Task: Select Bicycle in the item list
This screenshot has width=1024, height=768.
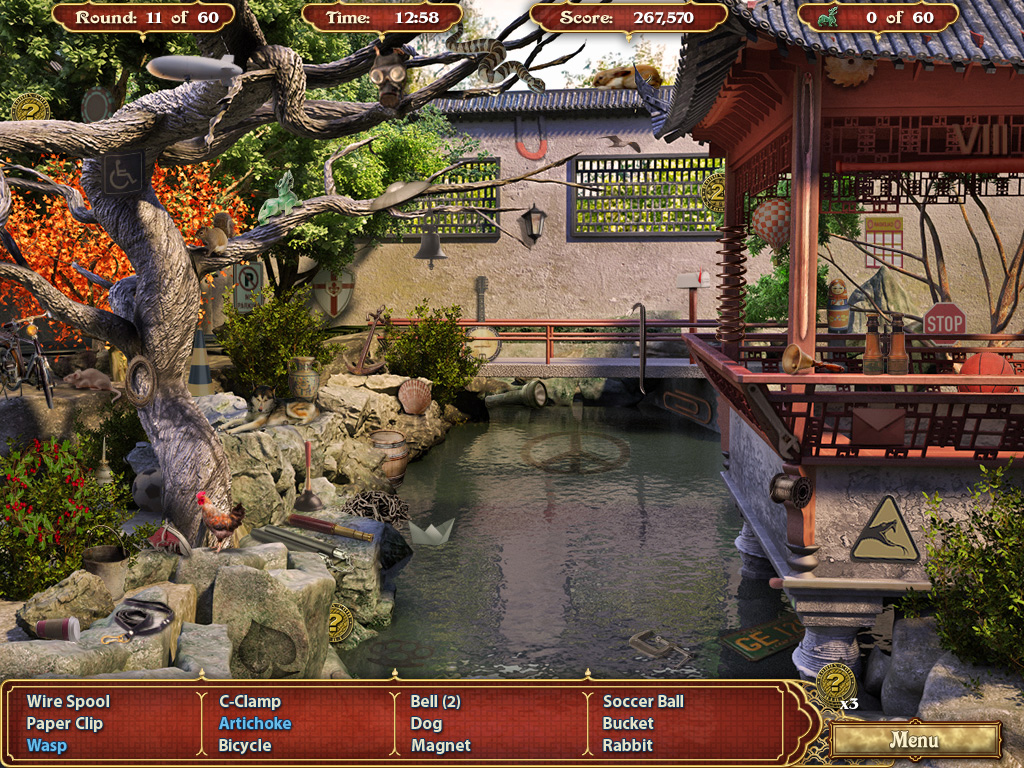Action: pyautogui.click(x=245, y=746)
